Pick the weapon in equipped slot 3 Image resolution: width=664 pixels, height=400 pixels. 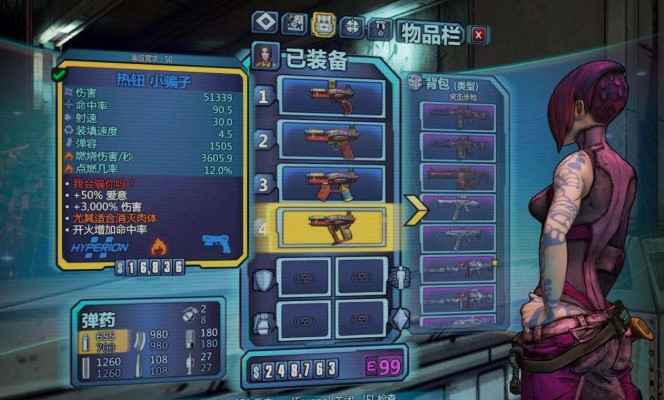(331, 183)
